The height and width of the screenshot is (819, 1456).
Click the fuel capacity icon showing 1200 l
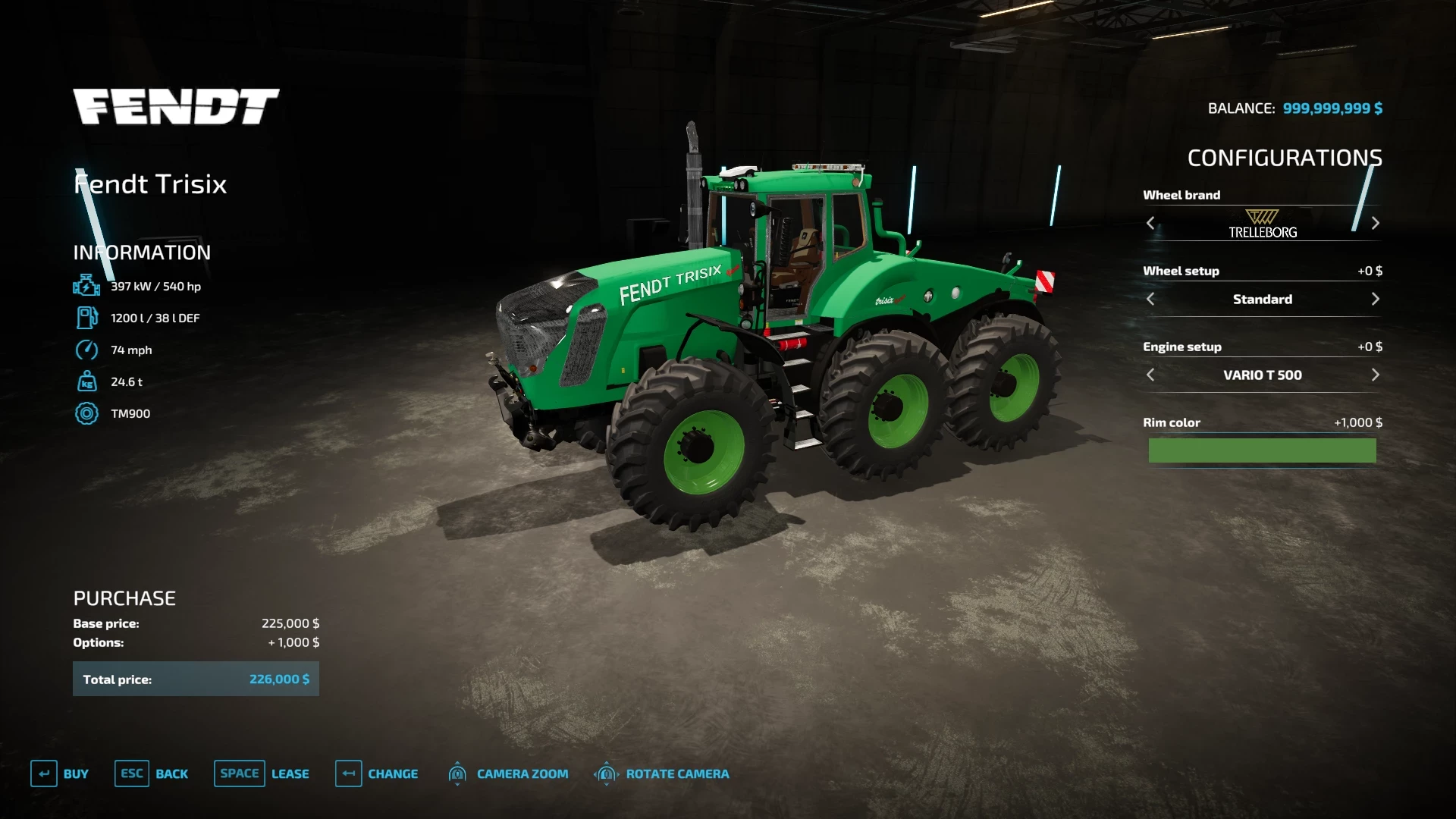[86, 318]
